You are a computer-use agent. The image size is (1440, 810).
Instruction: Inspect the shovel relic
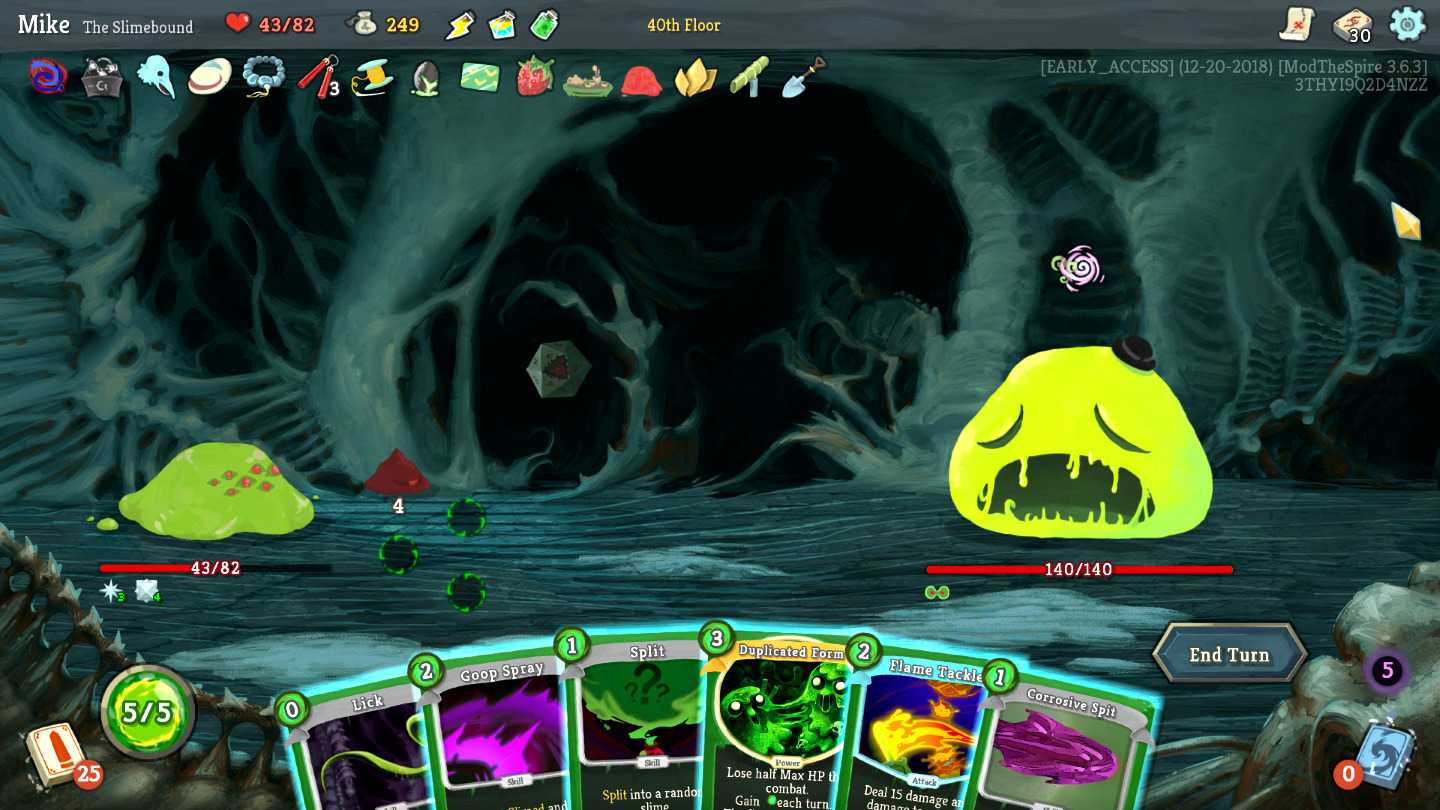(x=803, y=77)
